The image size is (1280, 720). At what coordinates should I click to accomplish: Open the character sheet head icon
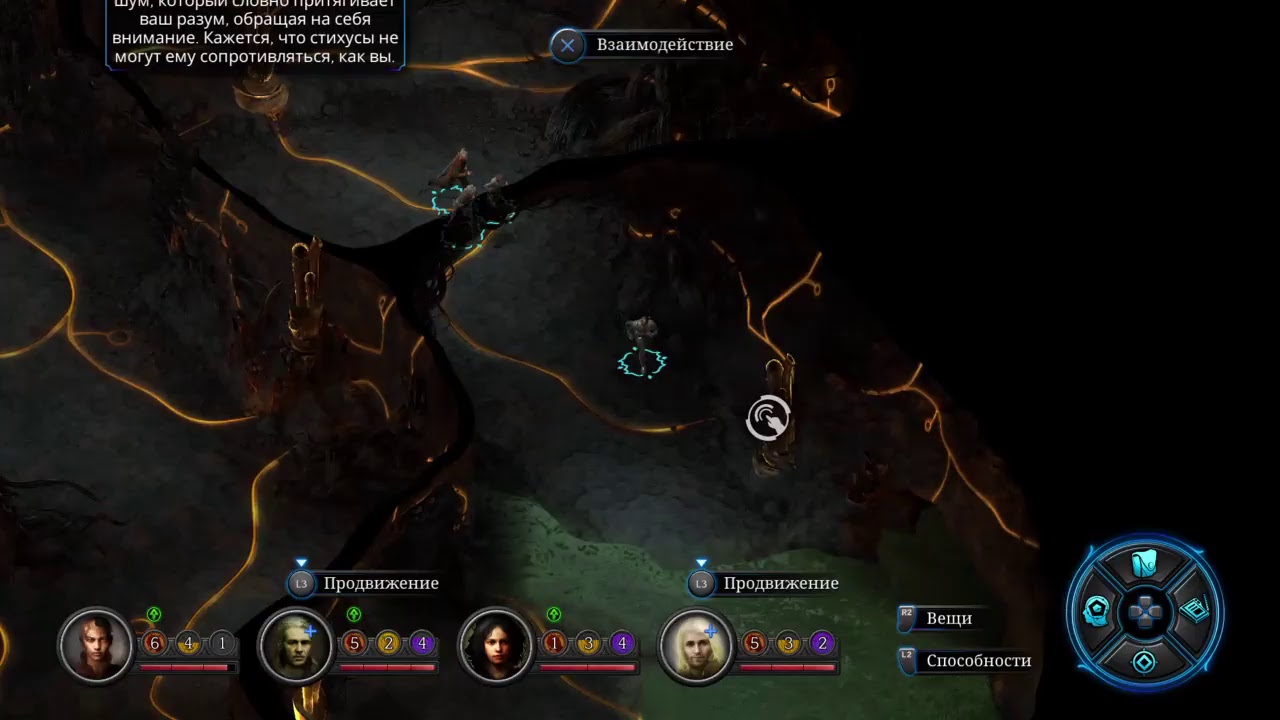(1097, 610)
